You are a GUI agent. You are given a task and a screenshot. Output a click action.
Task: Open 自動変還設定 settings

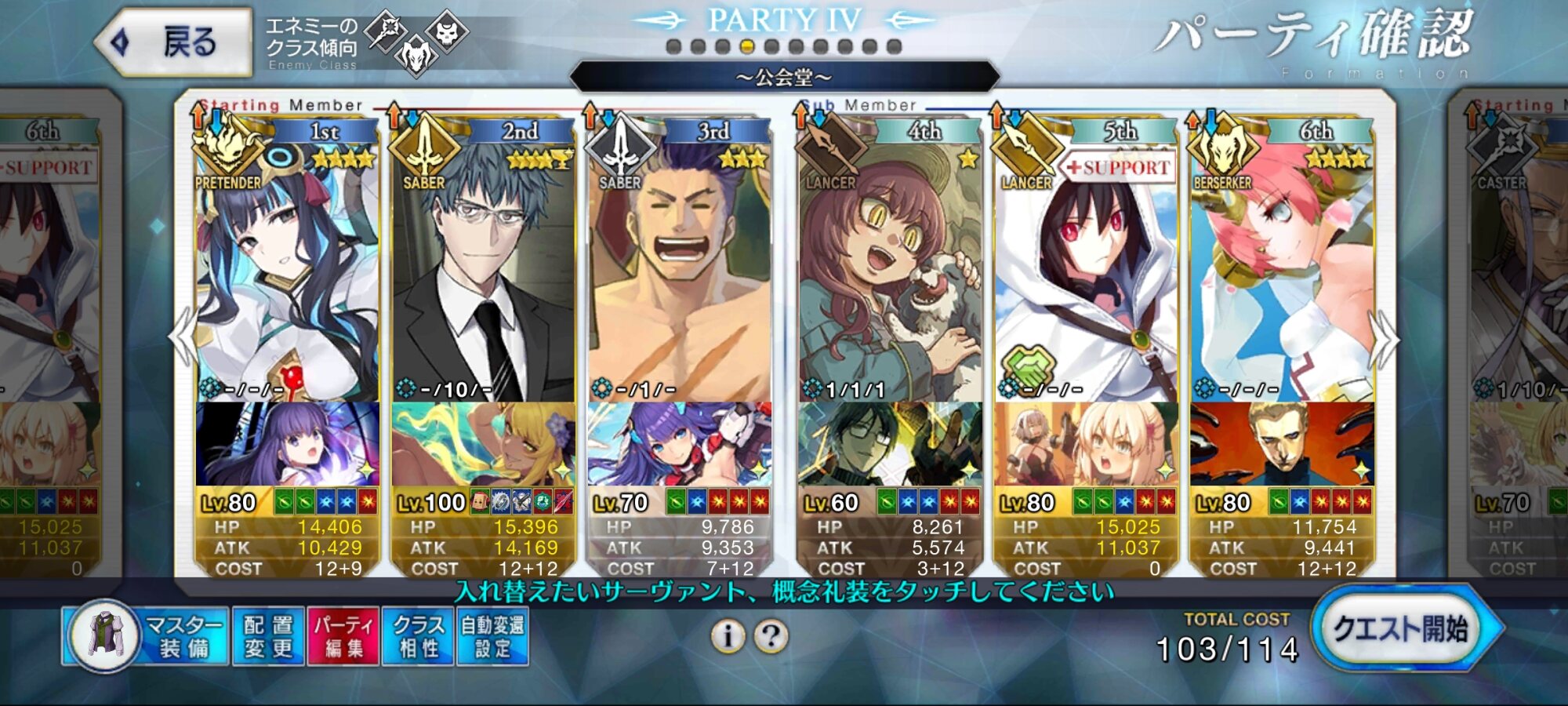[492, 636]
